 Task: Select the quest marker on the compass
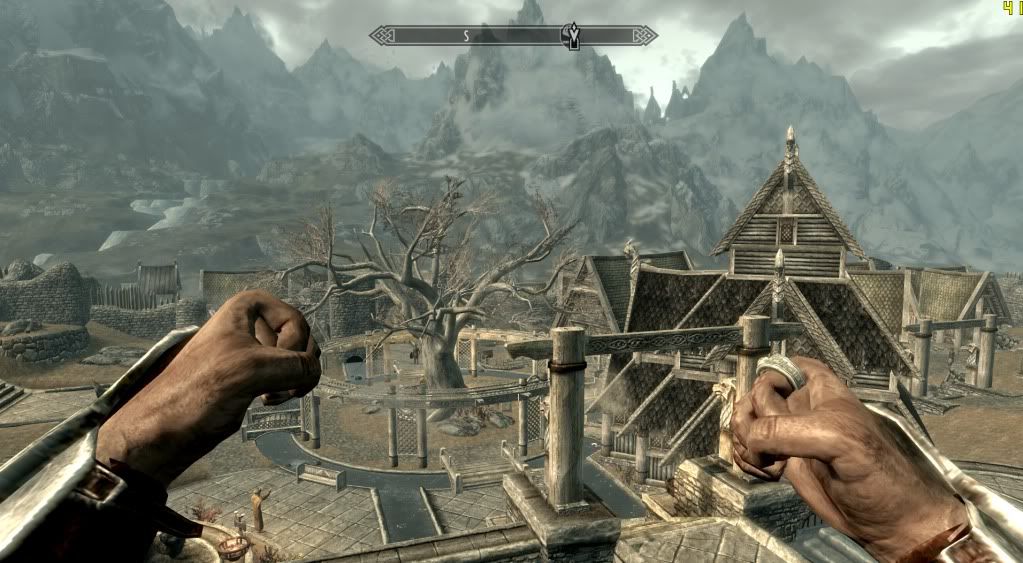click(574, 36)
